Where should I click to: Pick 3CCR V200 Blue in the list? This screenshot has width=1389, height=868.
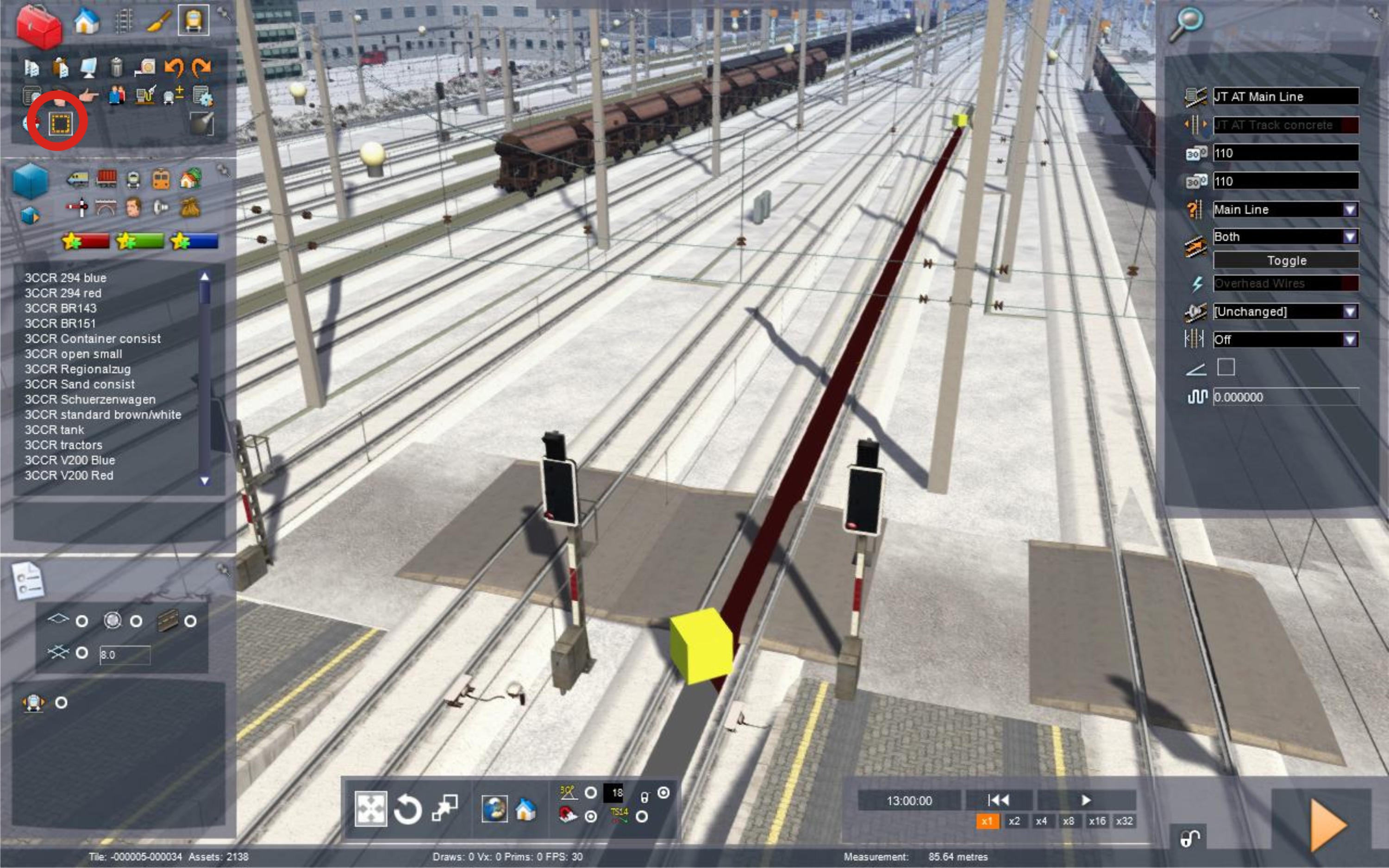point(69,461)
